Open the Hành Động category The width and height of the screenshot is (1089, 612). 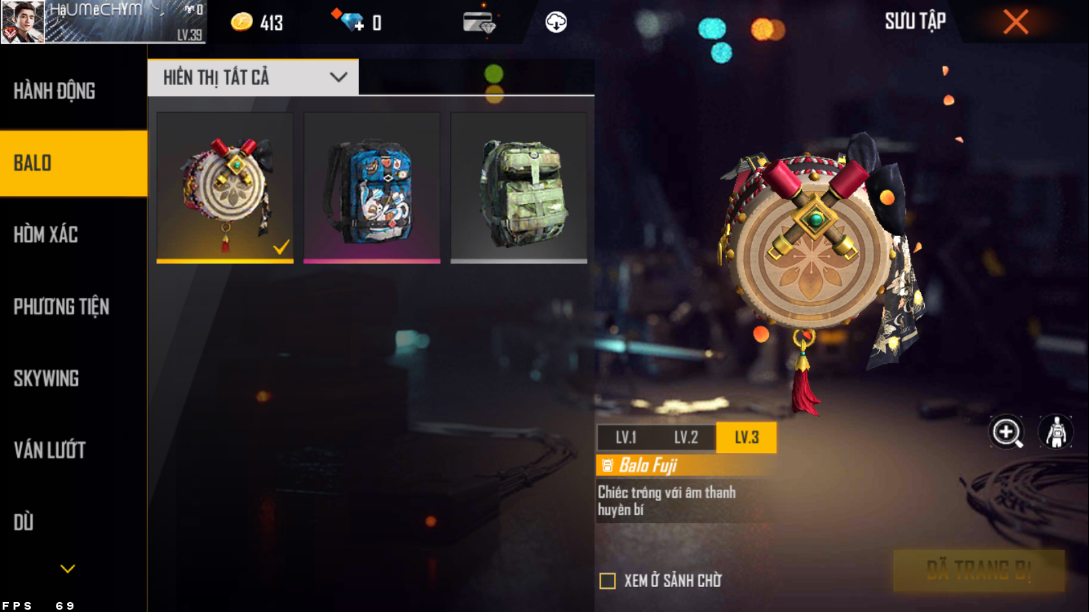(55, 91)
